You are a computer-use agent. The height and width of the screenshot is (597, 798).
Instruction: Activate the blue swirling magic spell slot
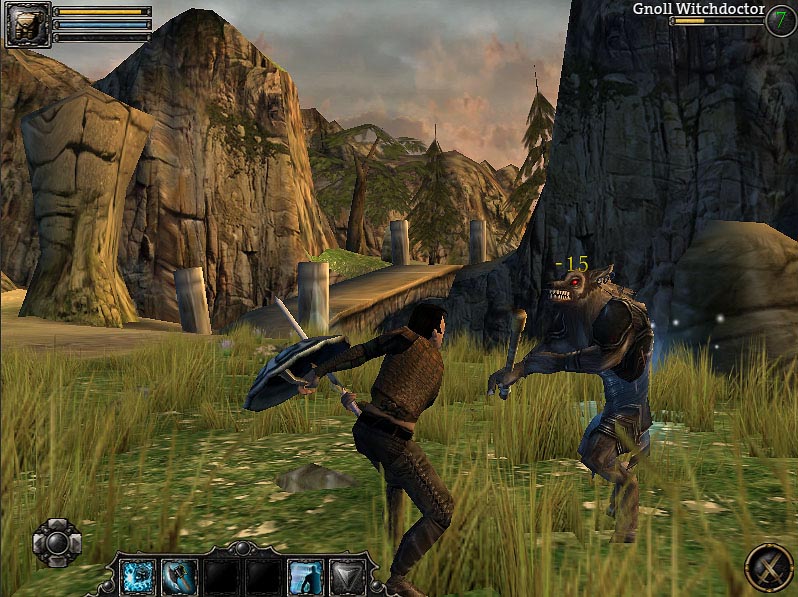135,576
